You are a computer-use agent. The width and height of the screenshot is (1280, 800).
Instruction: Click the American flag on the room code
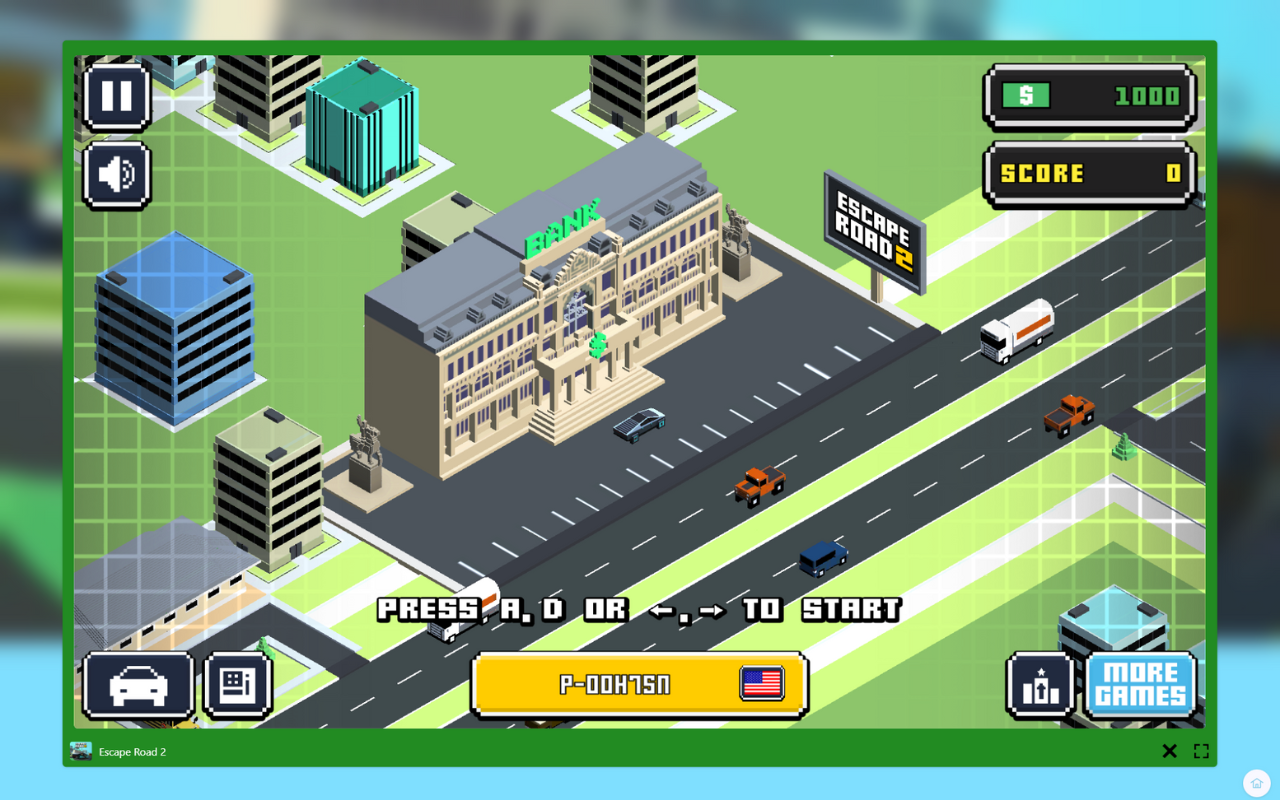pos(760,684)
